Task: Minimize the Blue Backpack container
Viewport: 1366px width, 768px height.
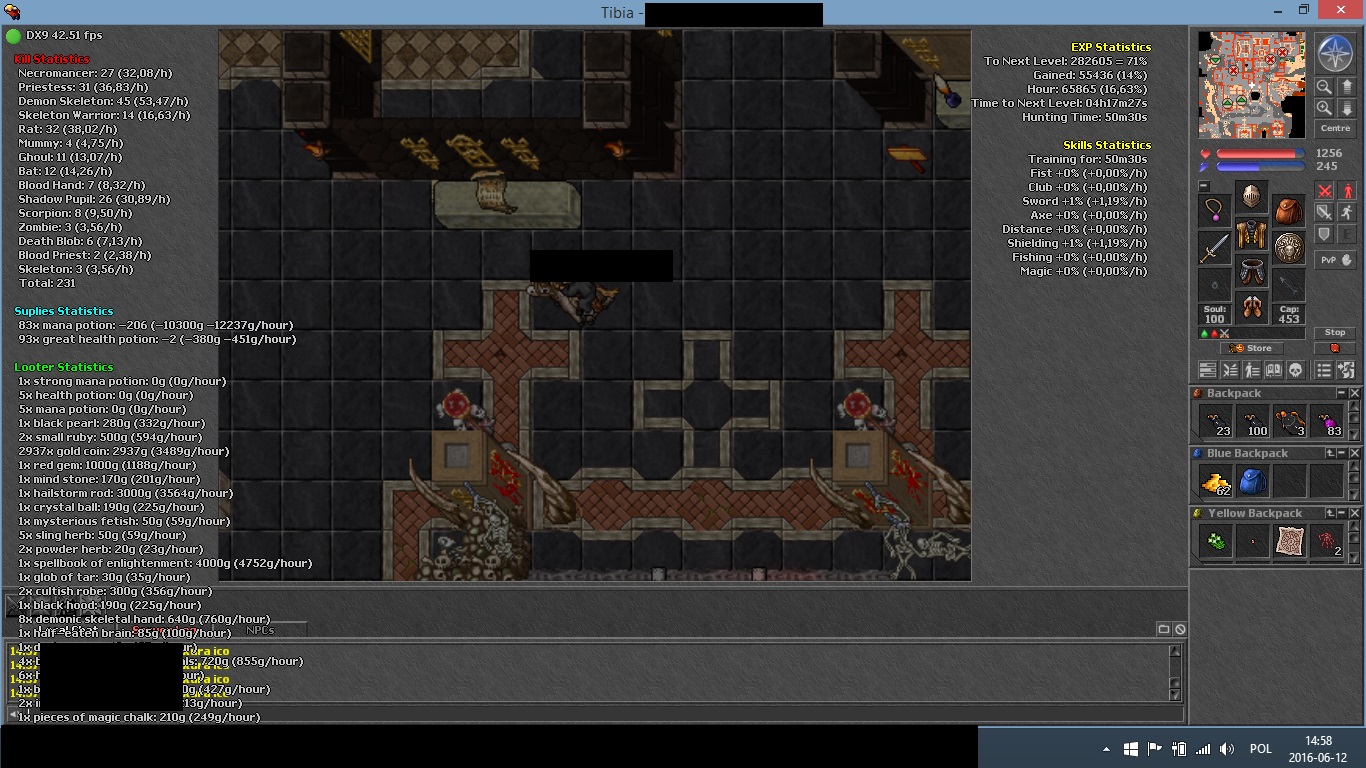Action: [x=1343, y=453]
